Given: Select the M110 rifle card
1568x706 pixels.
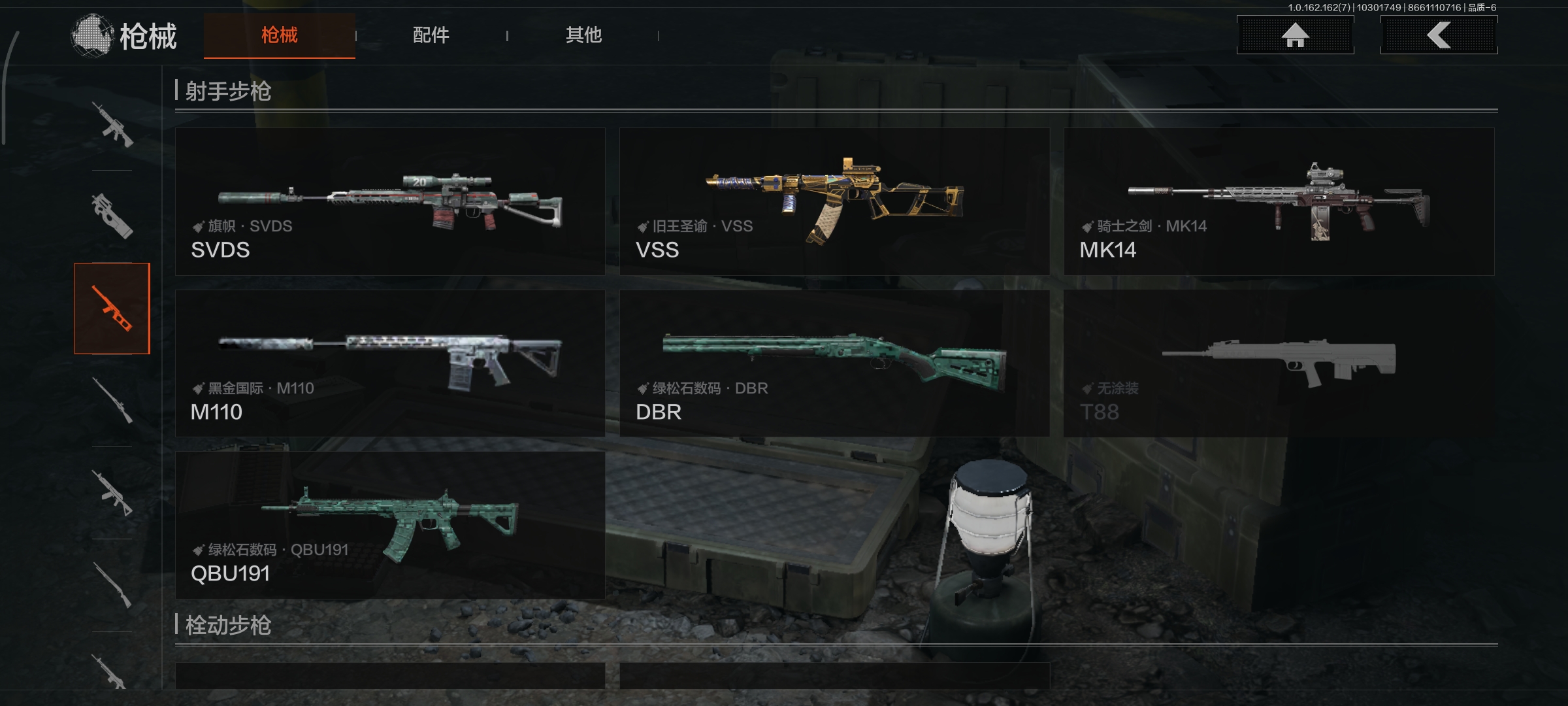Looking at the screenshot, I should [x=390, y=363].
